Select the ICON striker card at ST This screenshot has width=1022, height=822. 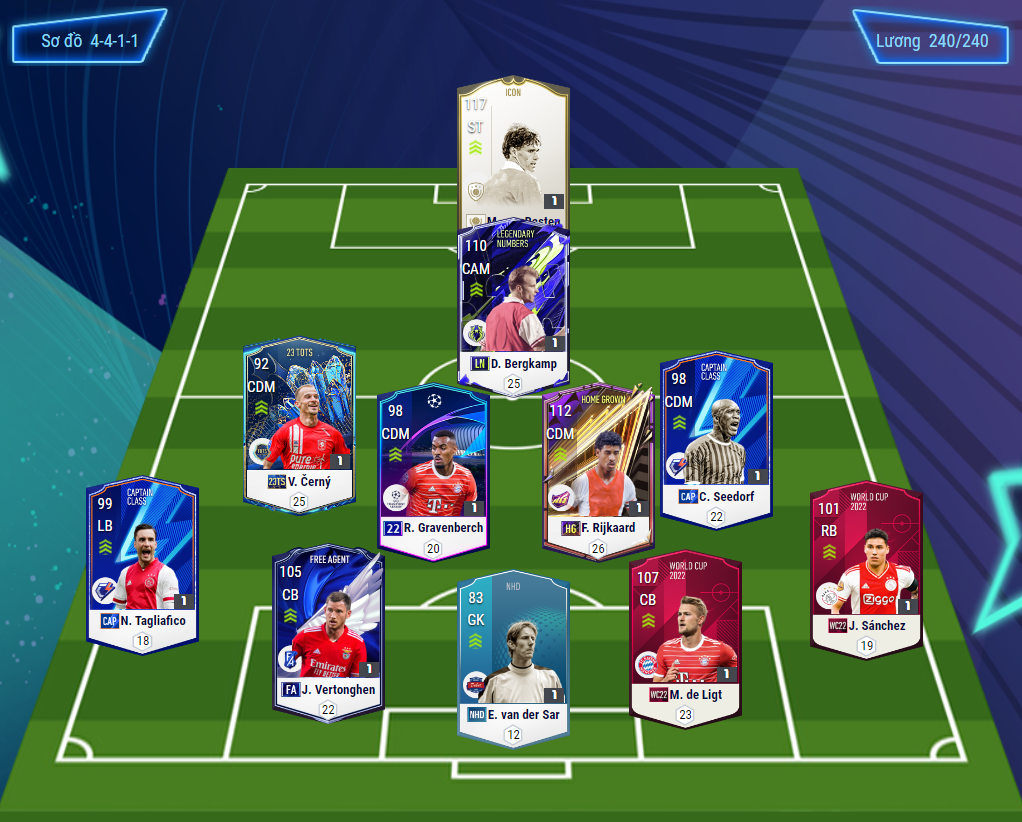pyautogui.click(x=513, y=150)
